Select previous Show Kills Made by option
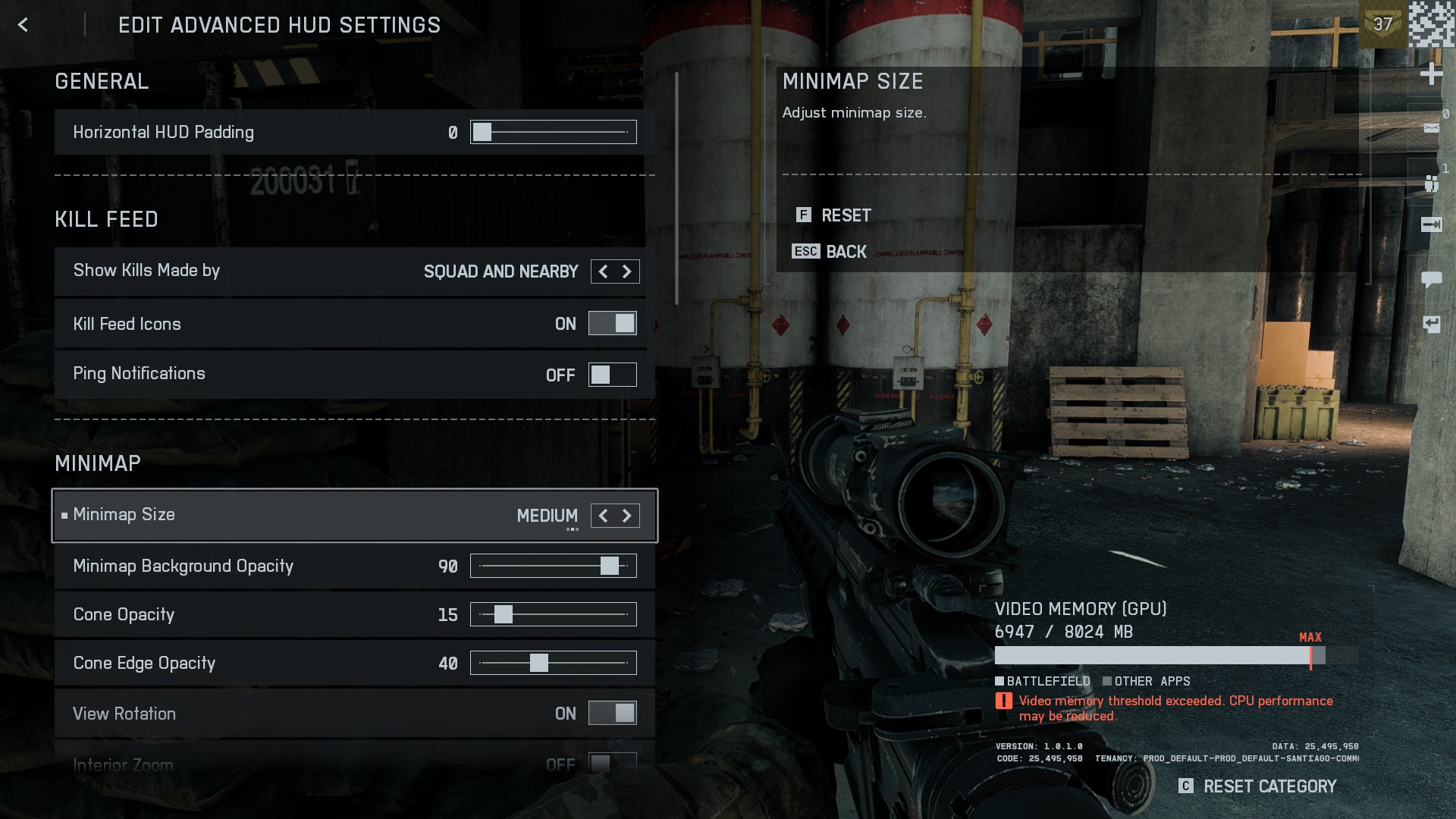Viewport: 1456px width, 819px height. point(604,271)
